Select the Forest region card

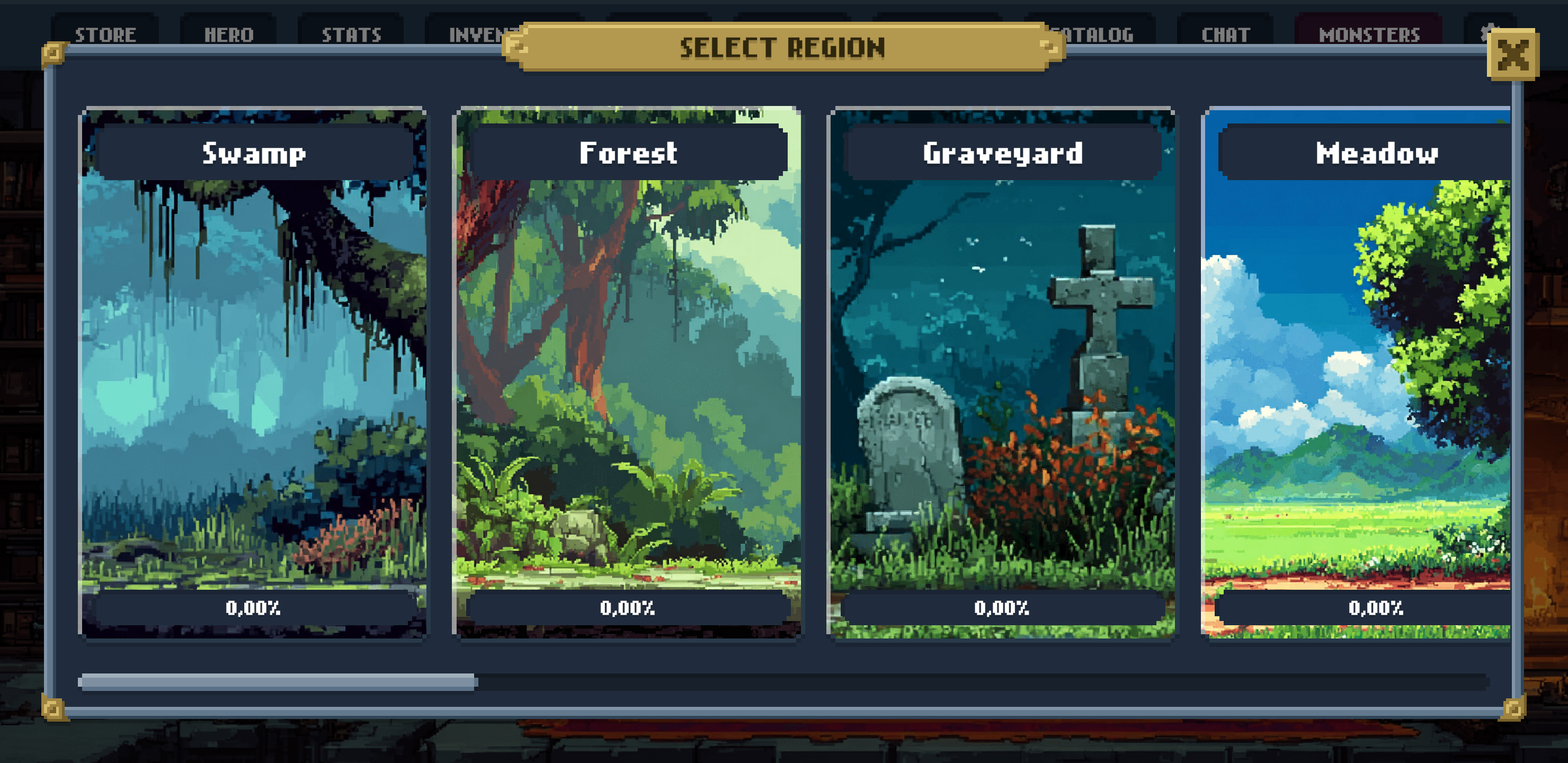(x=628, y=378)
